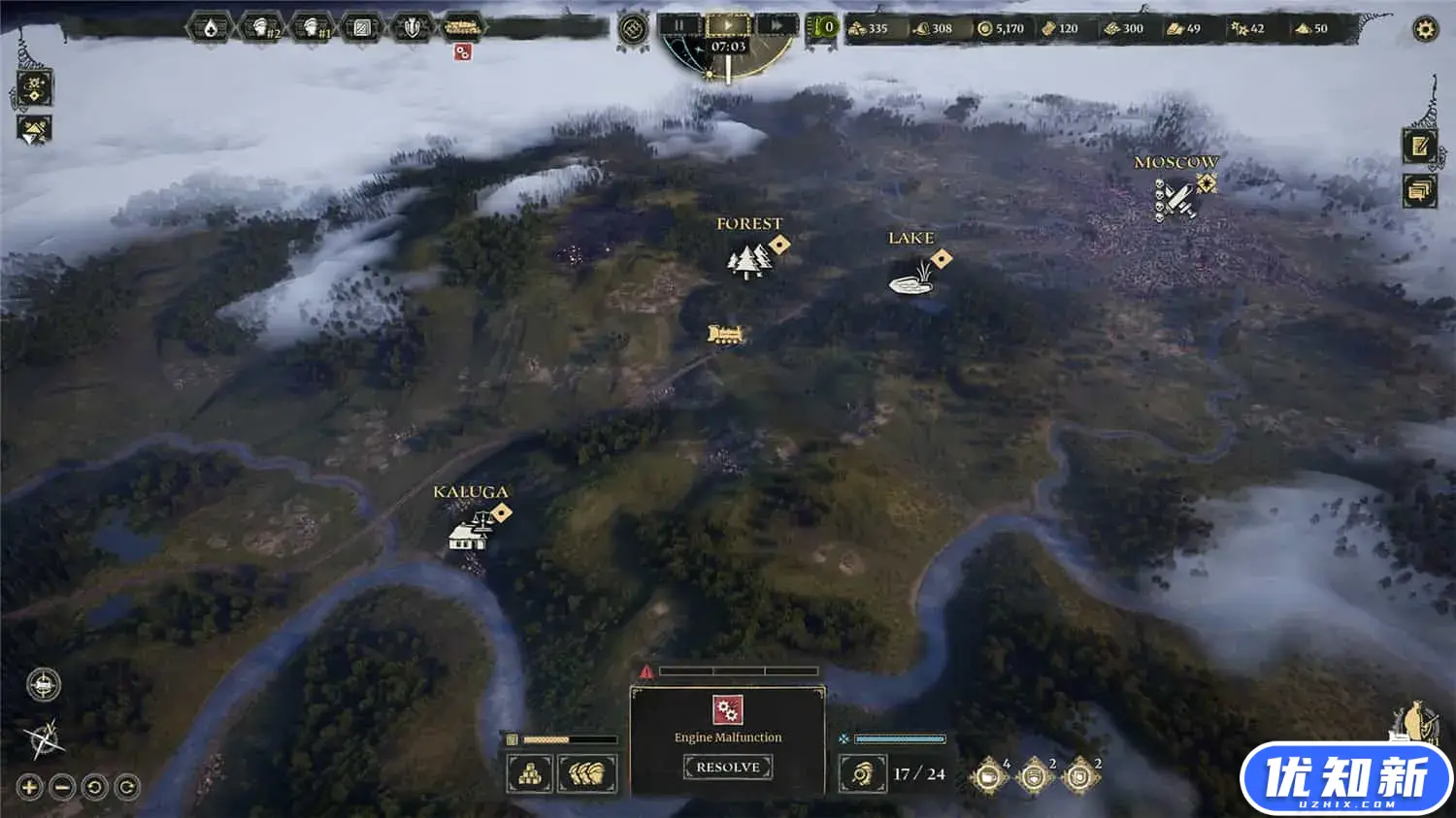The width and height of the screenshot is (1456, 818).
Task: Switch to fast-forward speed
Action: pyautogui.click(x=776, y=25)
